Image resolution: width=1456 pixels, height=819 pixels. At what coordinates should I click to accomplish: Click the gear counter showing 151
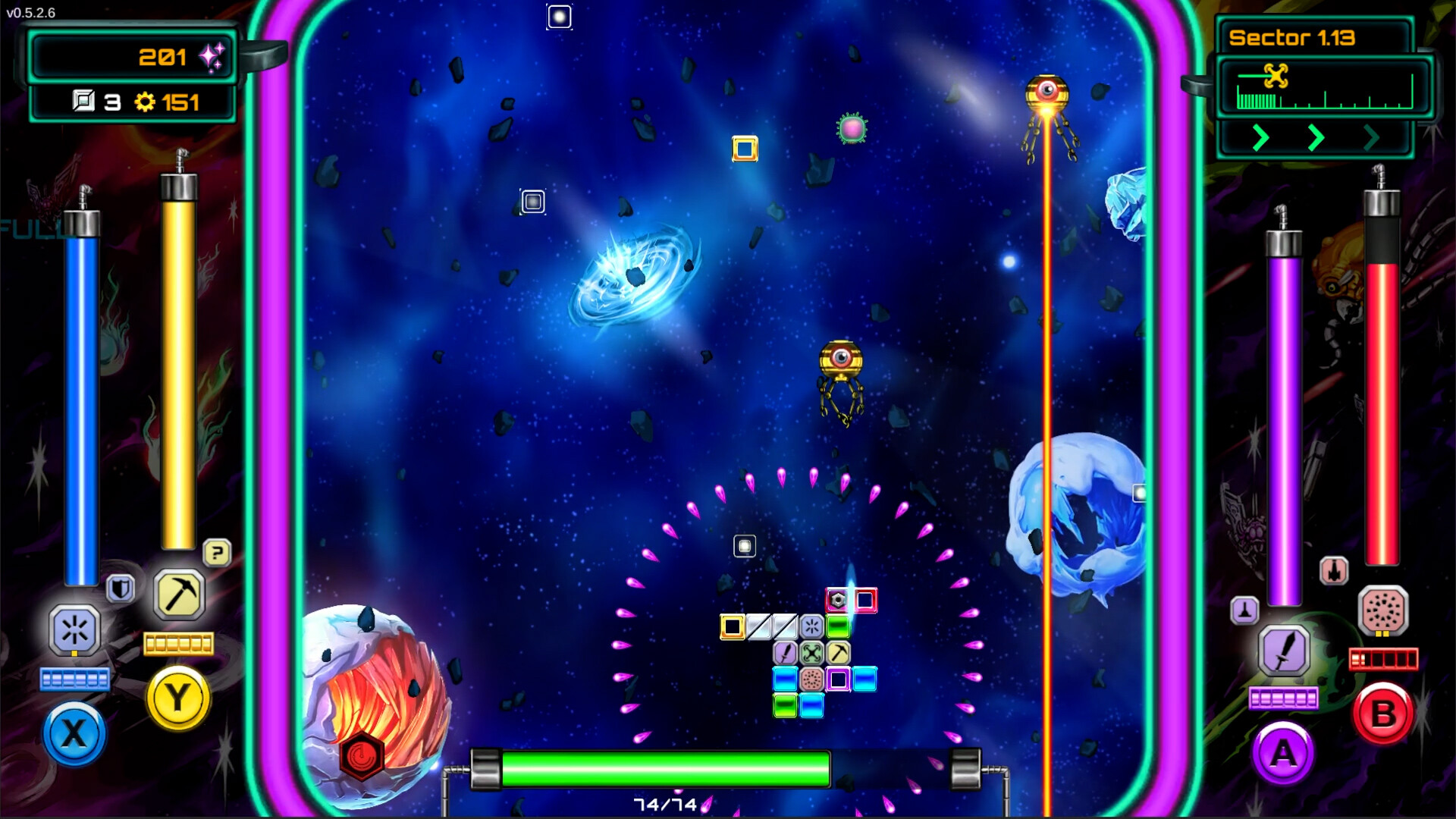tap(168, 101)
